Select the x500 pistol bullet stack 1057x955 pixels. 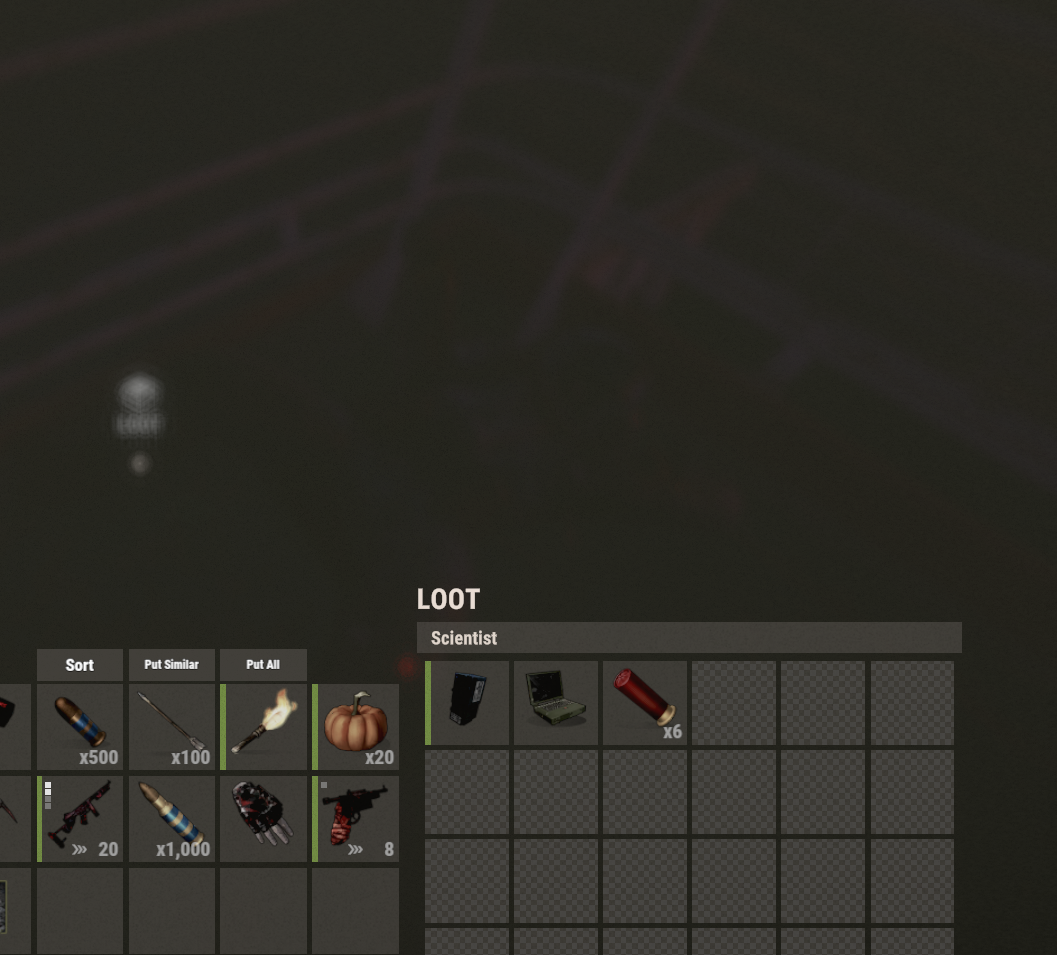click(x=80, y=727)
